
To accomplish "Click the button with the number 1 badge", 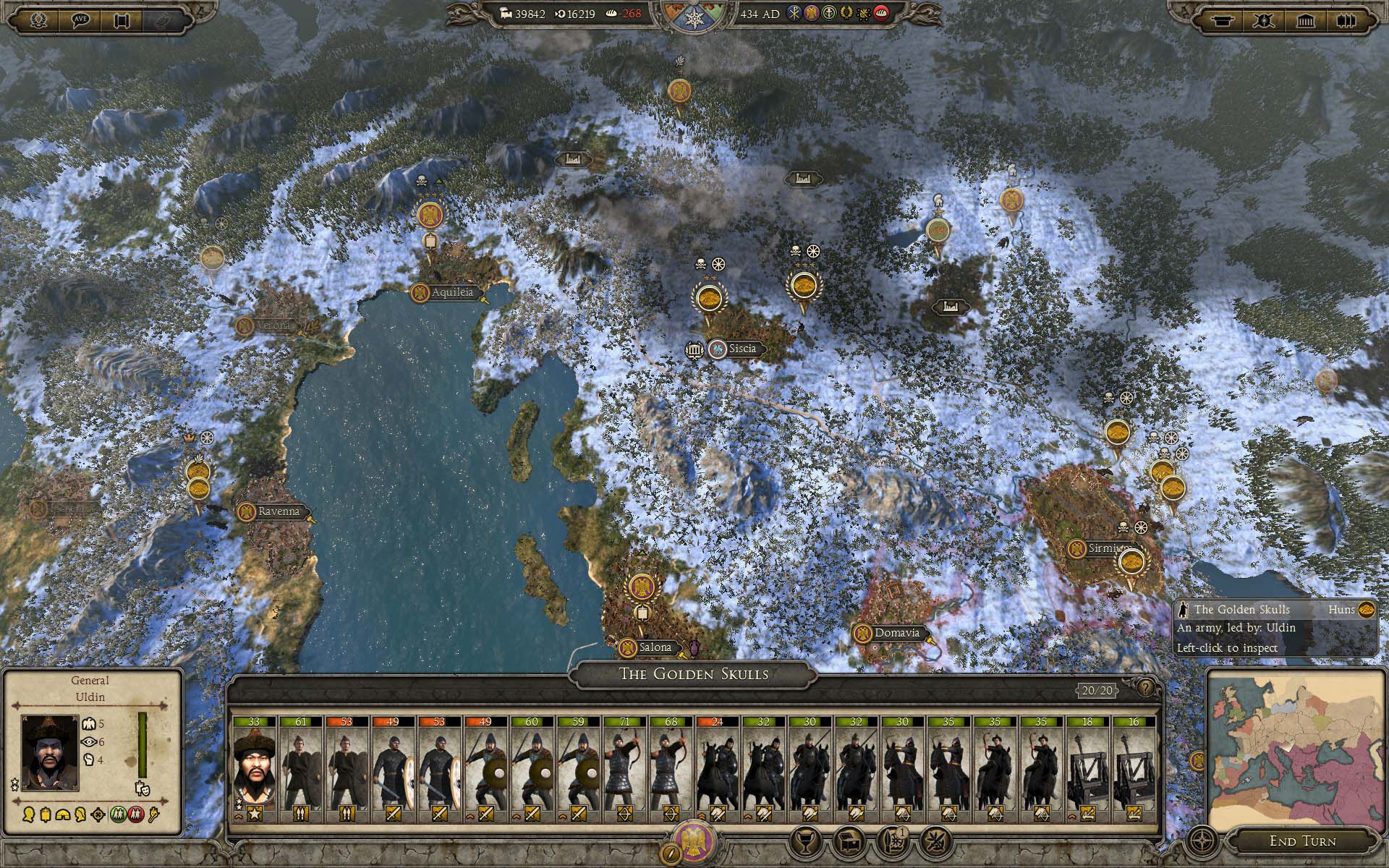I will [892, 841].
